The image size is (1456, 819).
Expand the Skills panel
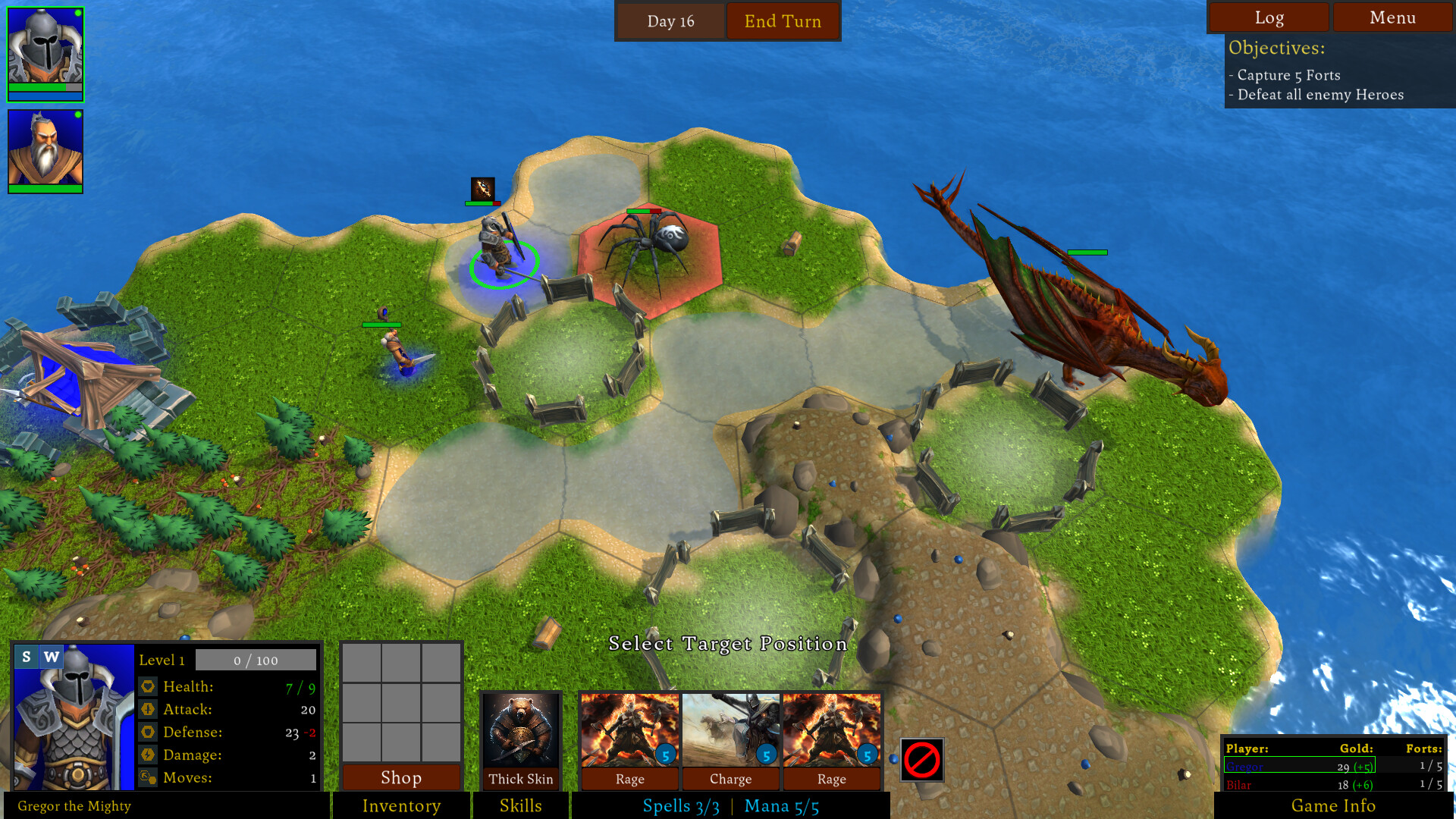521,806
